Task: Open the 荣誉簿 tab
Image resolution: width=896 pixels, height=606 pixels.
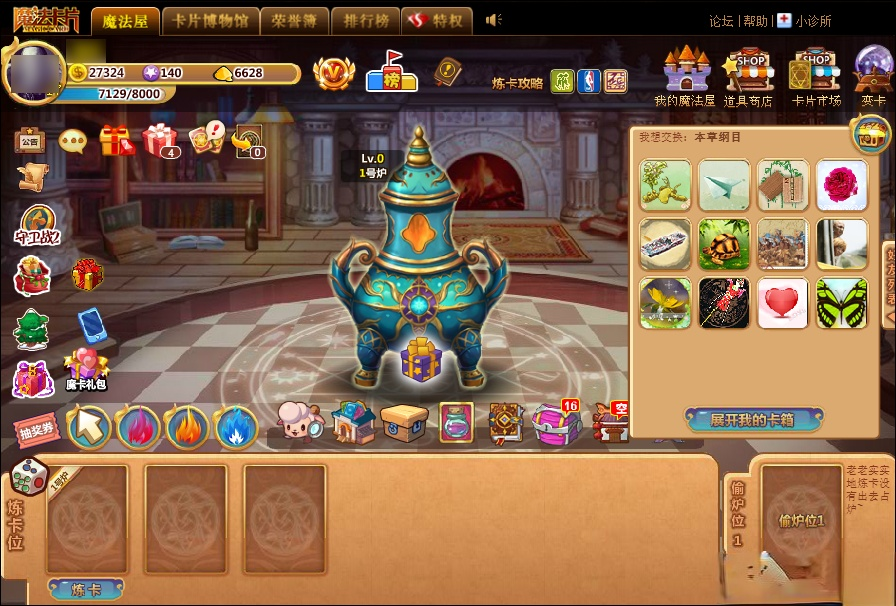Action: (295, 21)
